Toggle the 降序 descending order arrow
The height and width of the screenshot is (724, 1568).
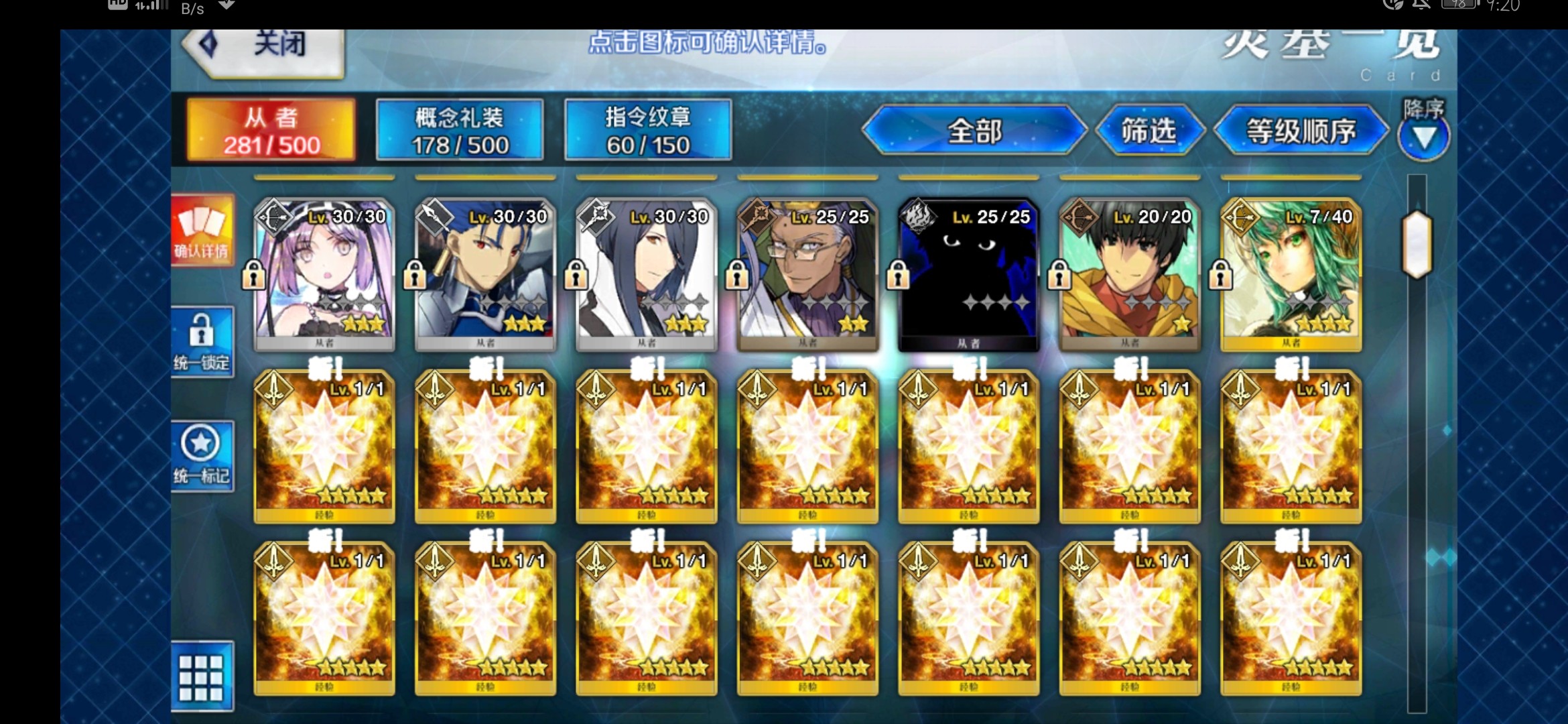pyautogui.click(x=1424, y=136)
